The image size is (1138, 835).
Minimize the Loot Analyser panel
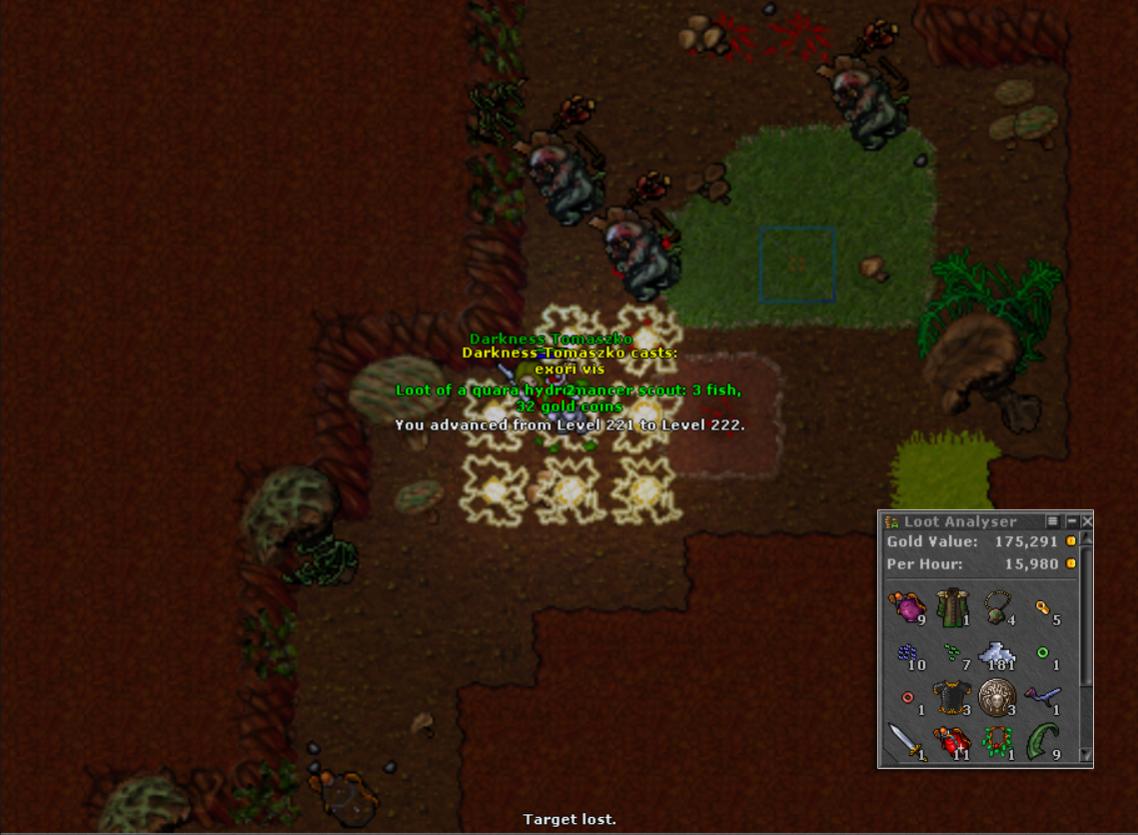tap(1071, 521)
